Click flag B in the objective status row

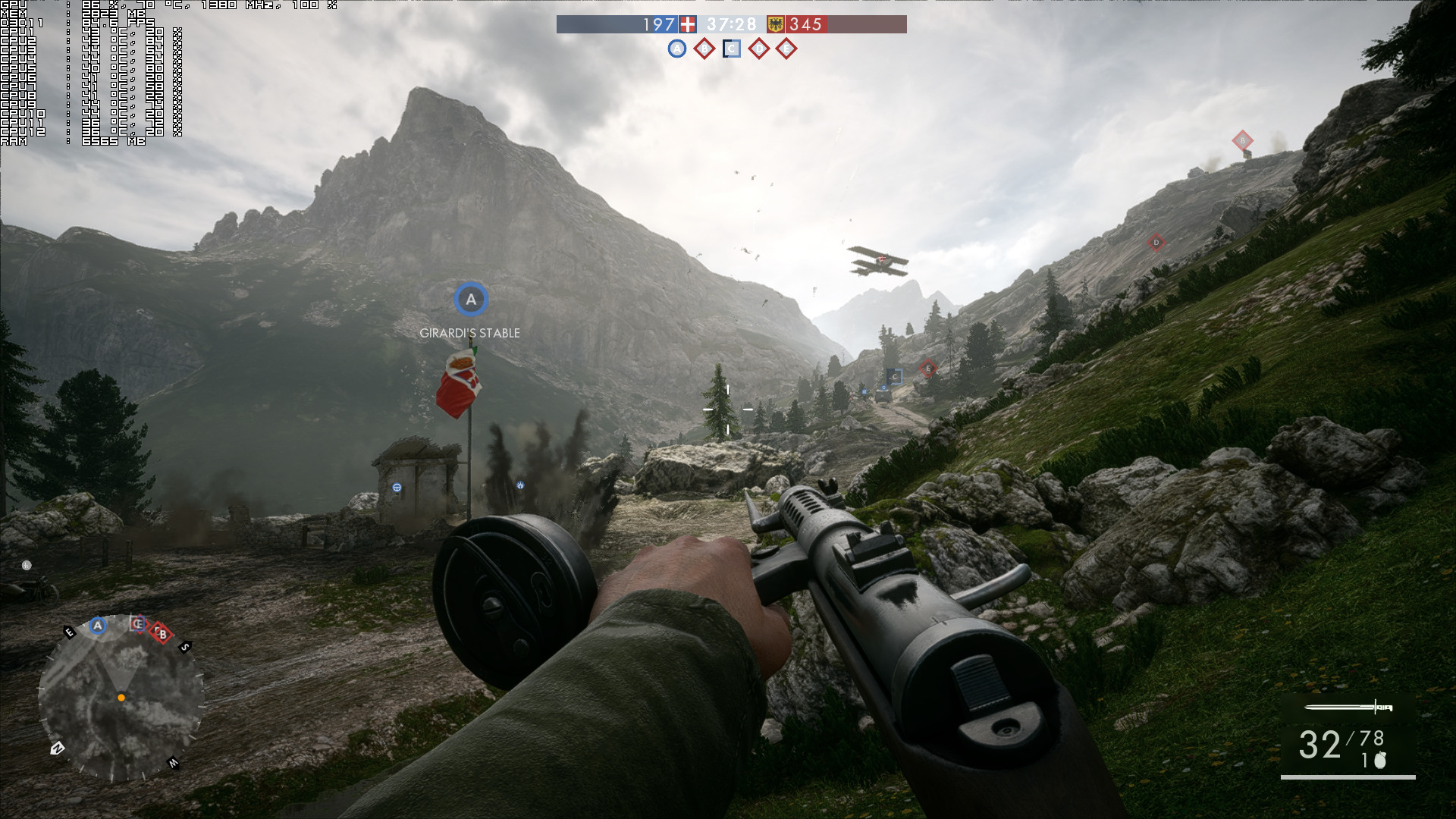coord(704,49)
